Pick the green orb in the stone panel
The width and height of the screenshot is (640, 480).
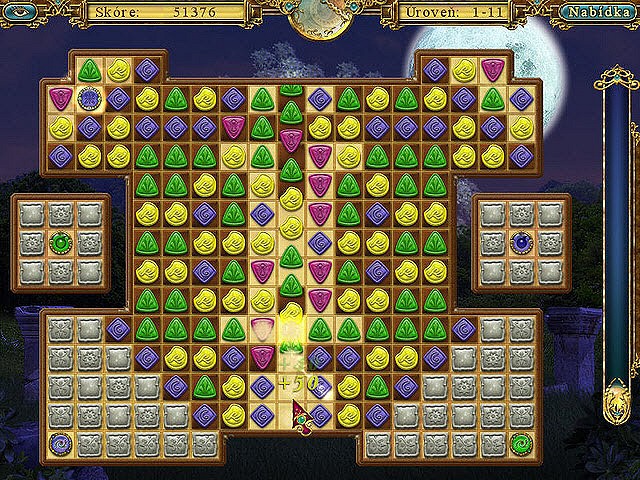[x=61, y=242]
